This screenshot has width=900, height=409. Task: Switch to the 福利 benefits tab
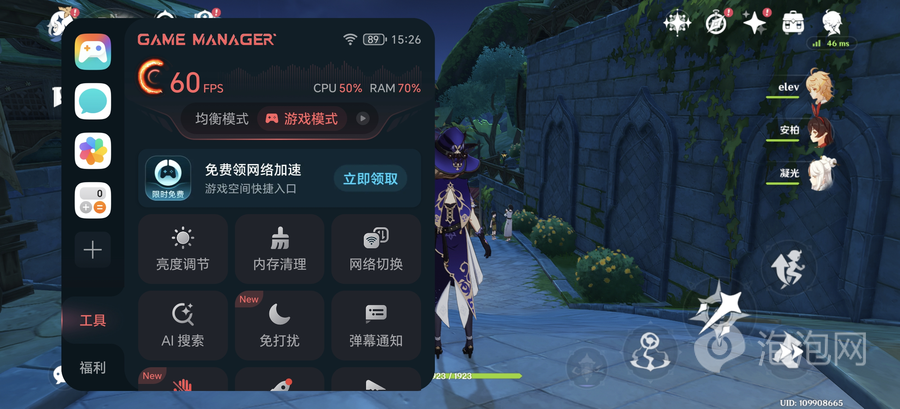[x=93, y=367]
